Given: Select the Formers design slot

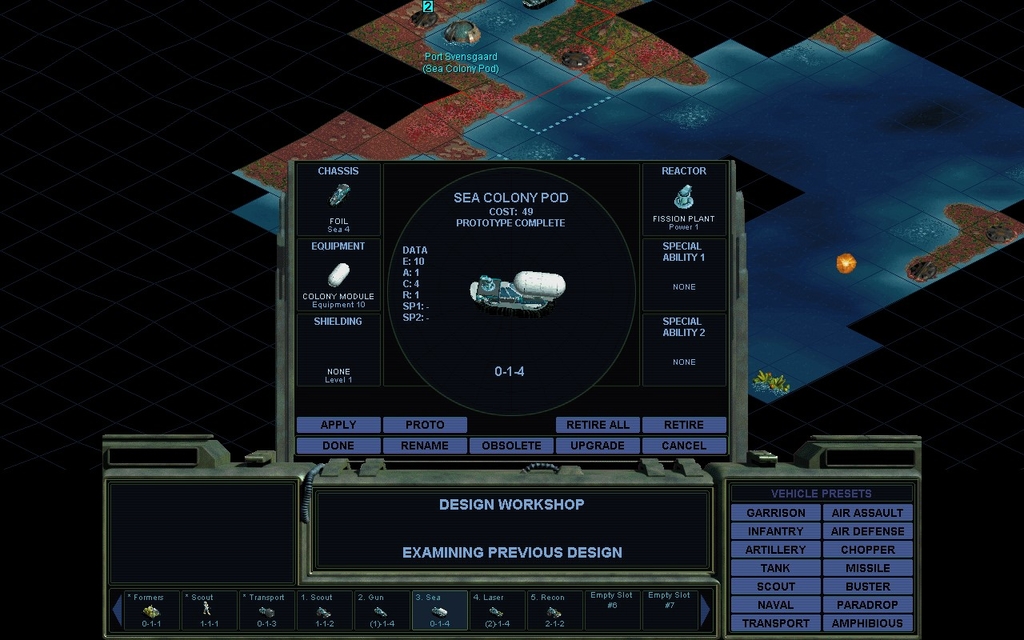Looking at the screenshot, I should pyautogui.click(x=152, y=610).
